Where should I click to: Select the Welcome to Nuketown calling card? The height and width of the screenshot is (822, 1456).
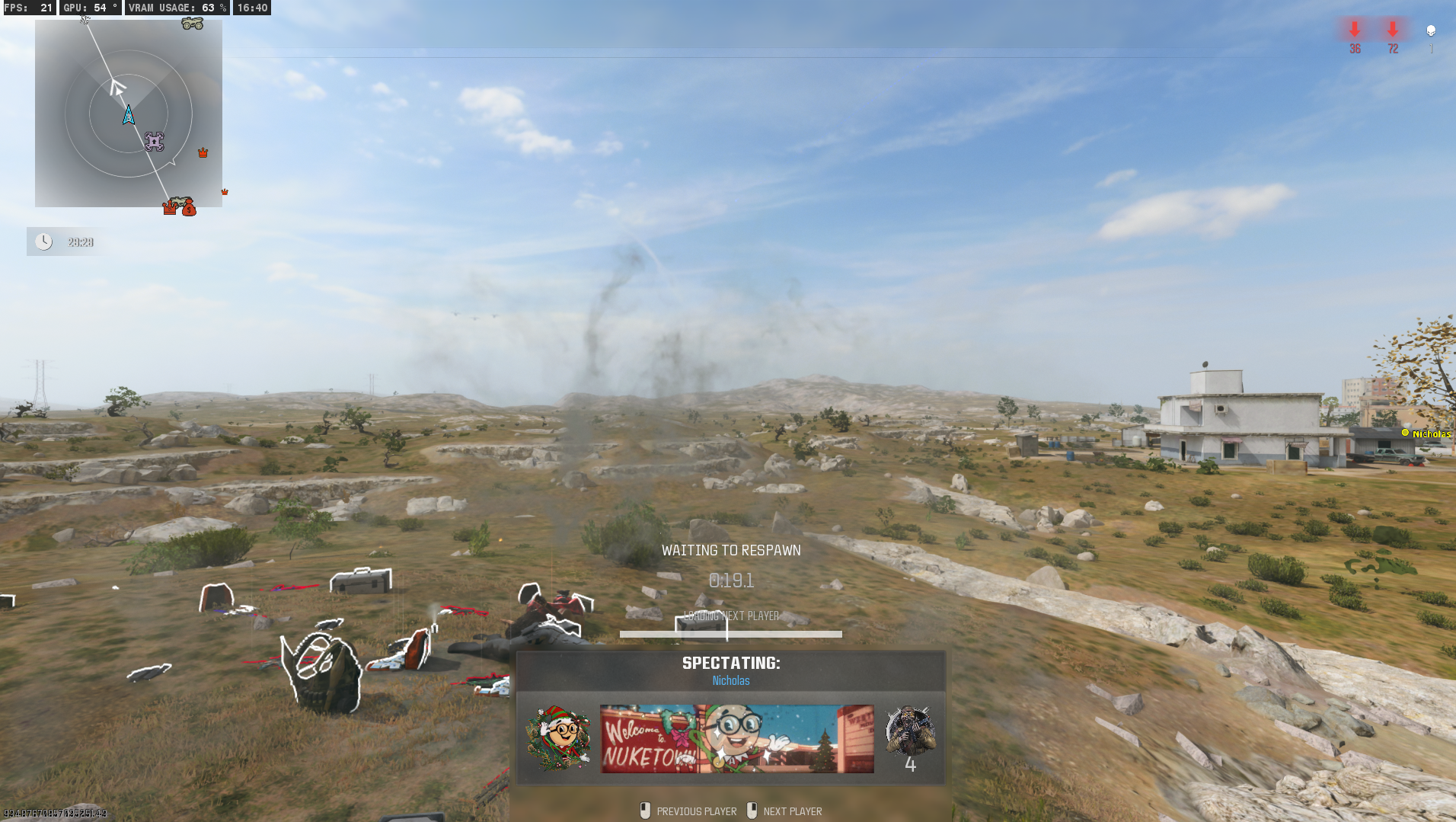coord(736,738)
